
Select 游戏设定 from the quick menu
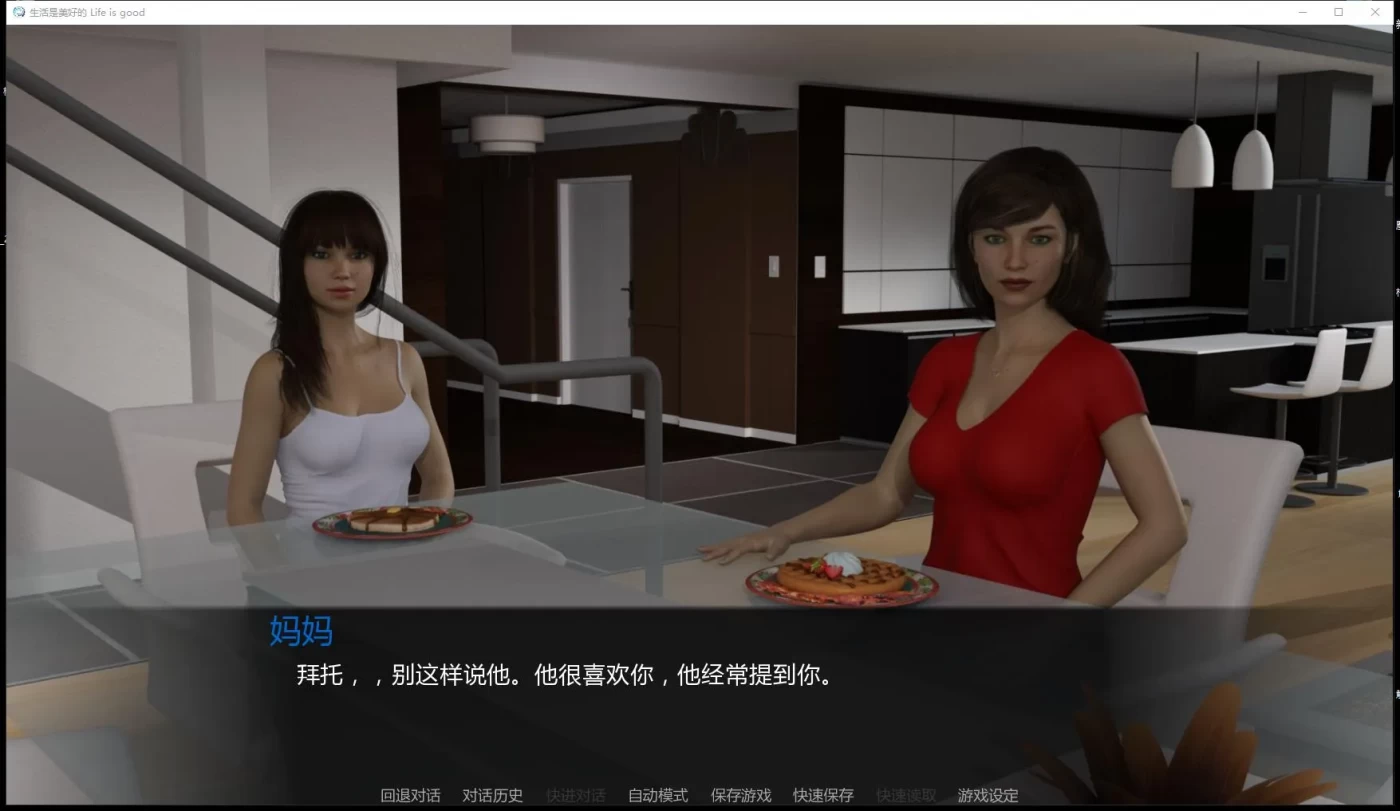(x=987, y=795)
